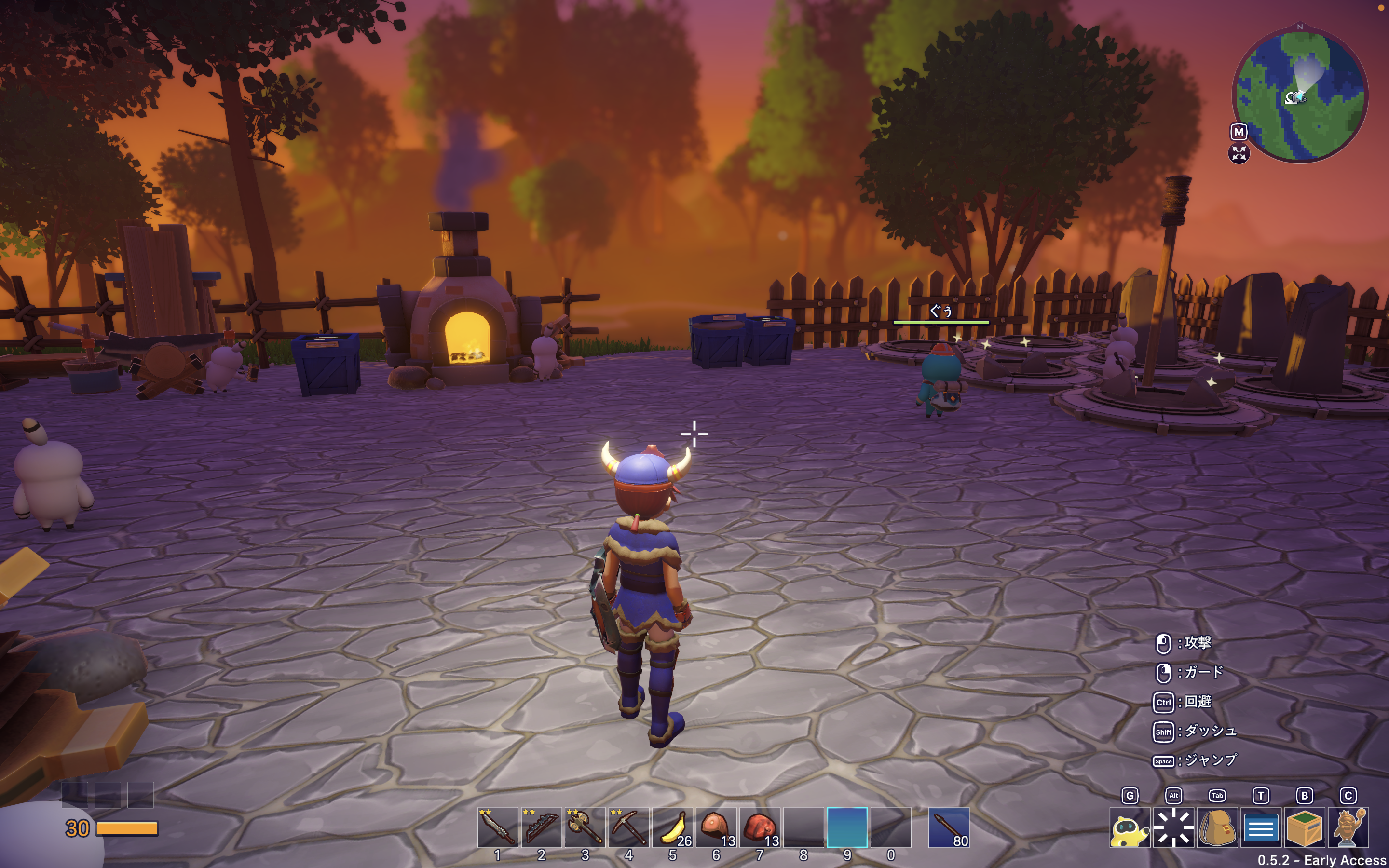Activate the white radial burst icon

click(1173, 828)
